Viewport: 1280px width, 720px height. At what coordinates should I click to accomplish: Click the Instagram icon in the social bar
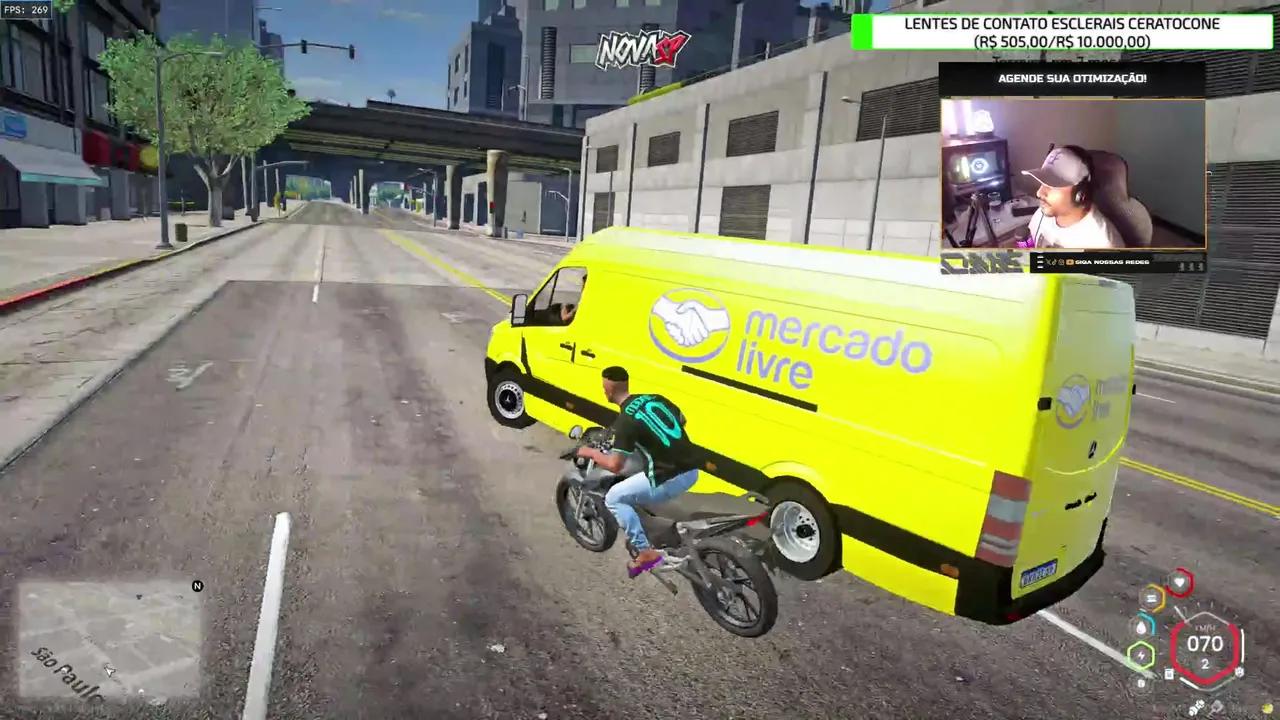(1061, 262)
